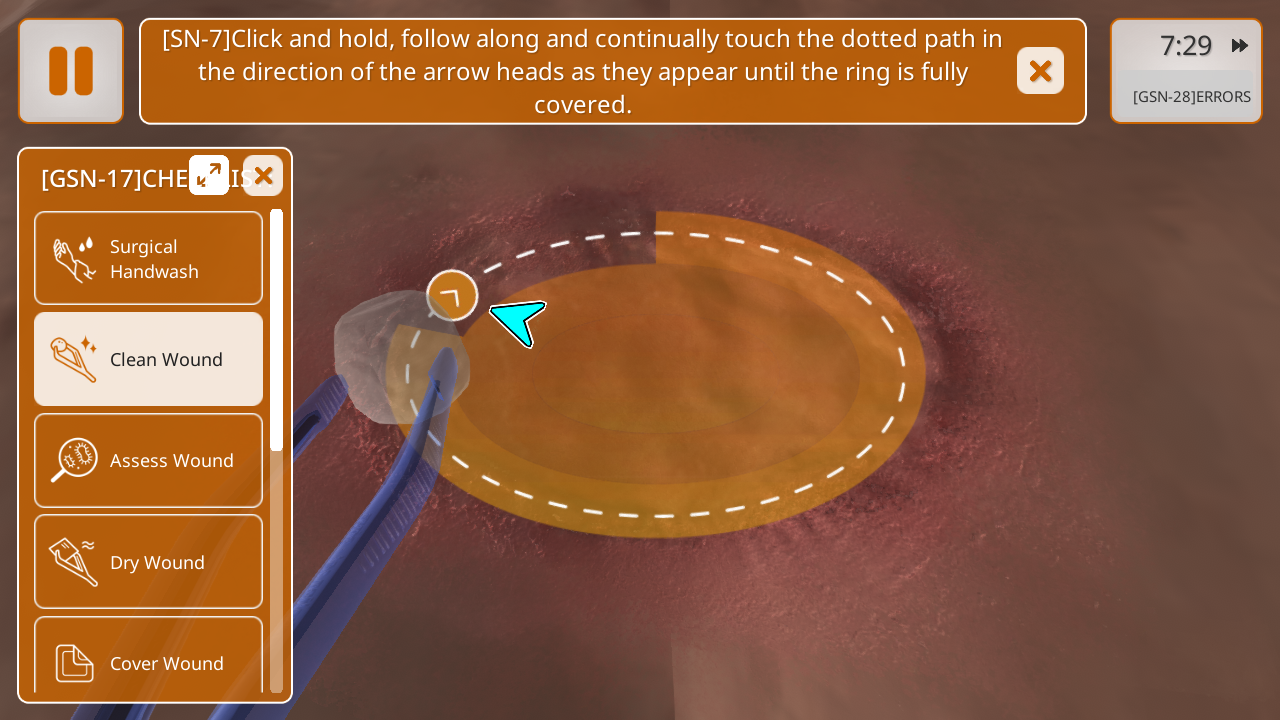Close the checklist panel
The height and width of the screenshot is (720, 1280).
click(263, 176)
